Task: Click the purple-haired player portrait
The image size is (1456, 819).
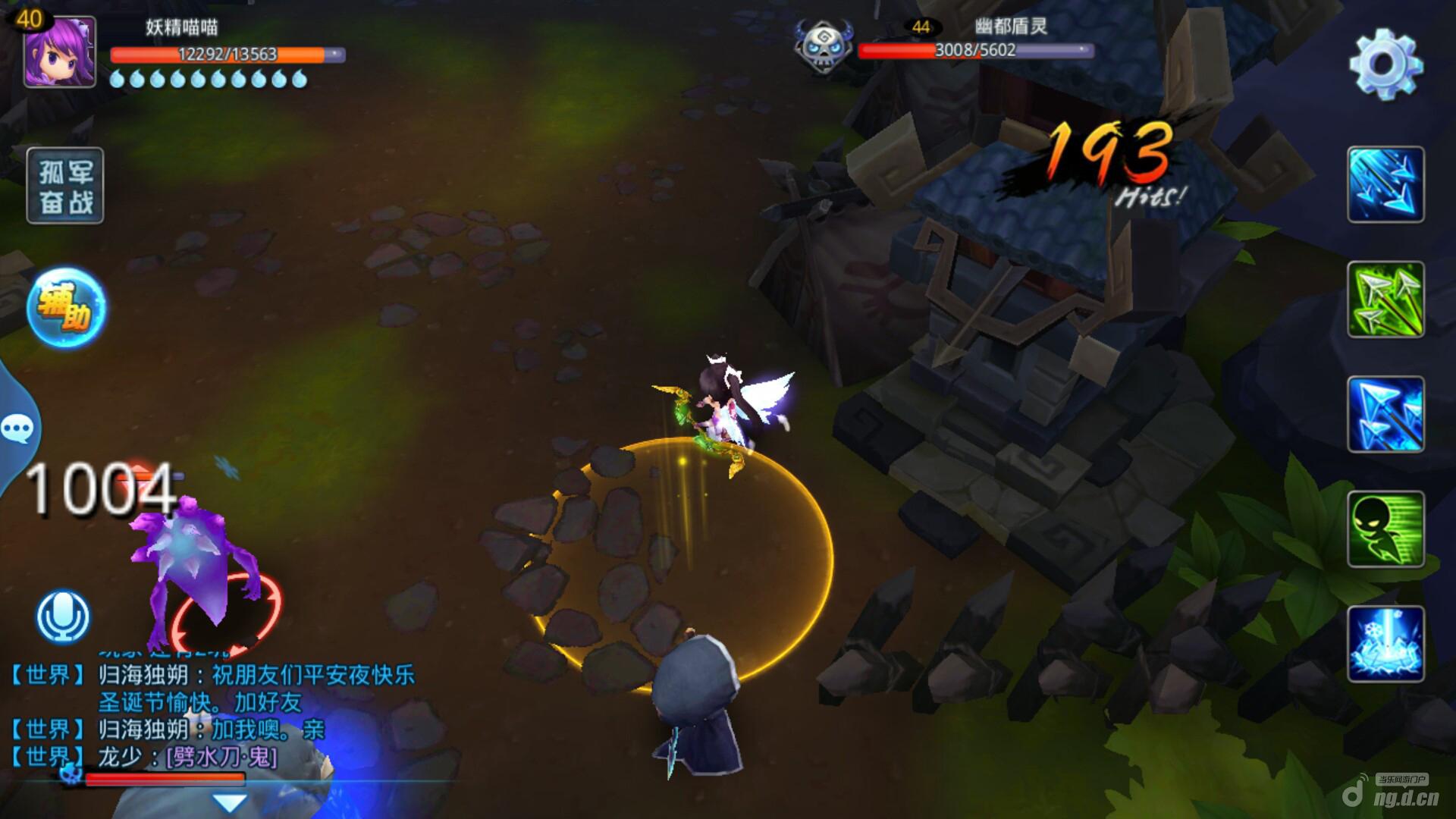Action: tap(60, 52)
